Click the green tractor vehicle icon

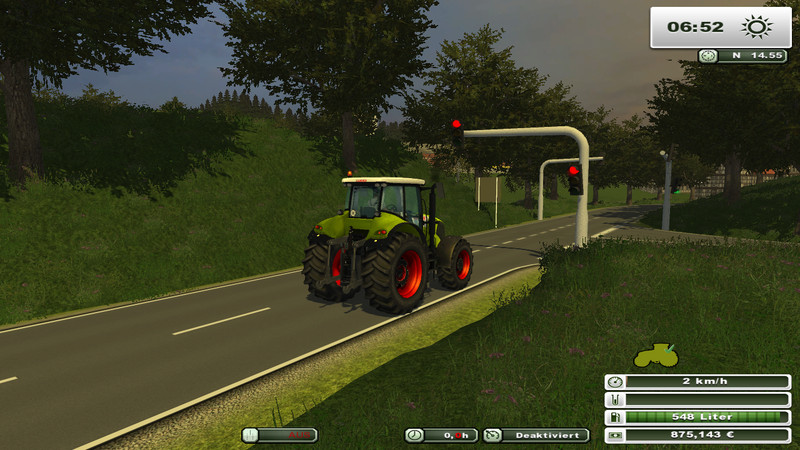pyautogui.click(x=656, y=355)
